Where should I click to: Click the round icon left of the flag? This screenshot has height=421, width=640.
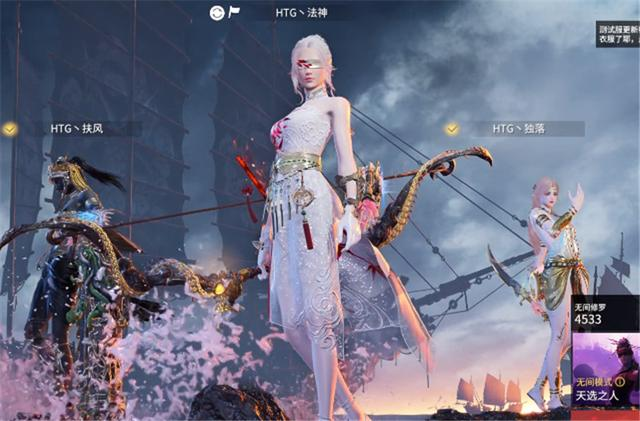pyautogui.click(x=216, y=13)
